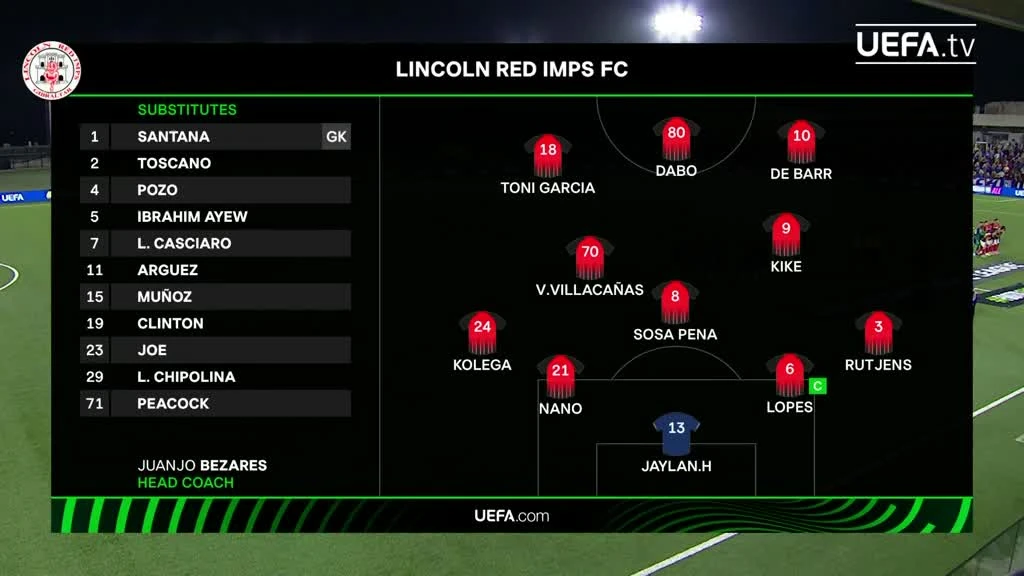1024x576 pixels.
Task: Select captain Lopes' number 6 shirt
Action: [790, 375]
